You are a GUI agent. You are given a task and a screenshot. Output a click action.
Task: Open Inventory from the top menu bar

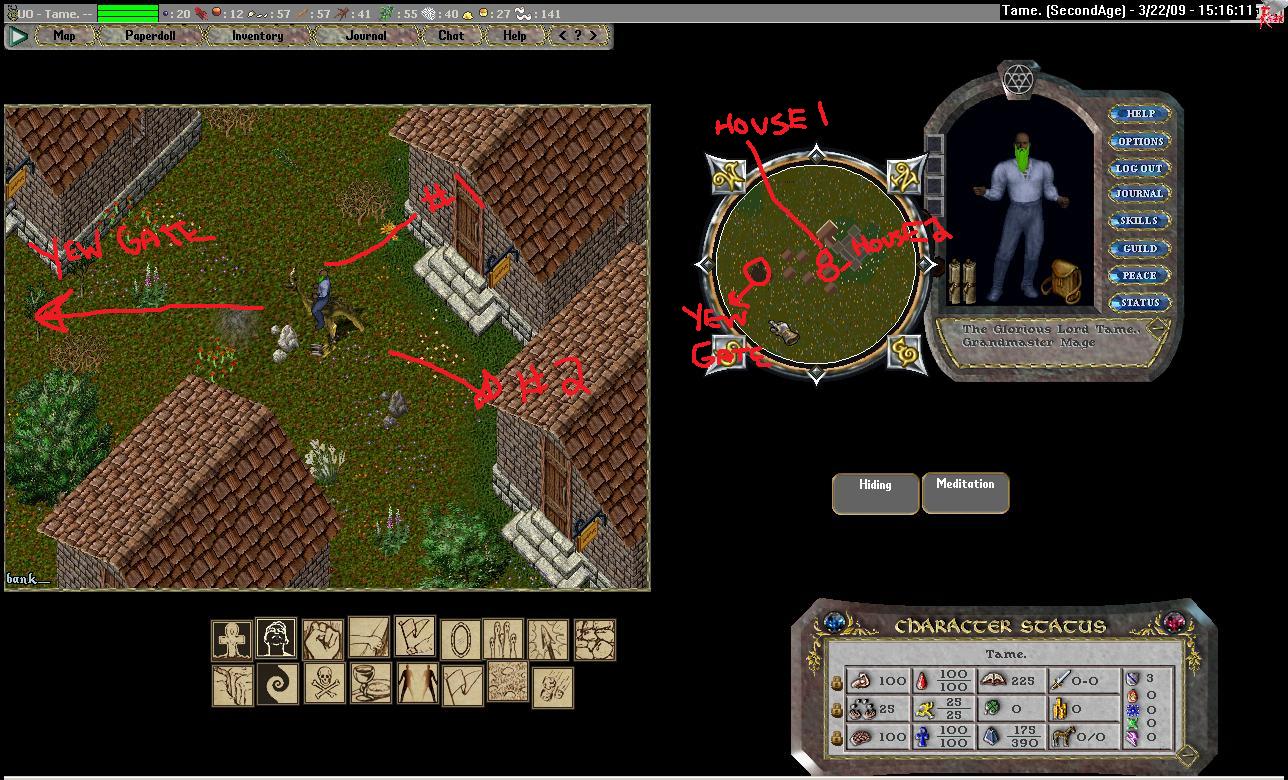pos(257,36)
